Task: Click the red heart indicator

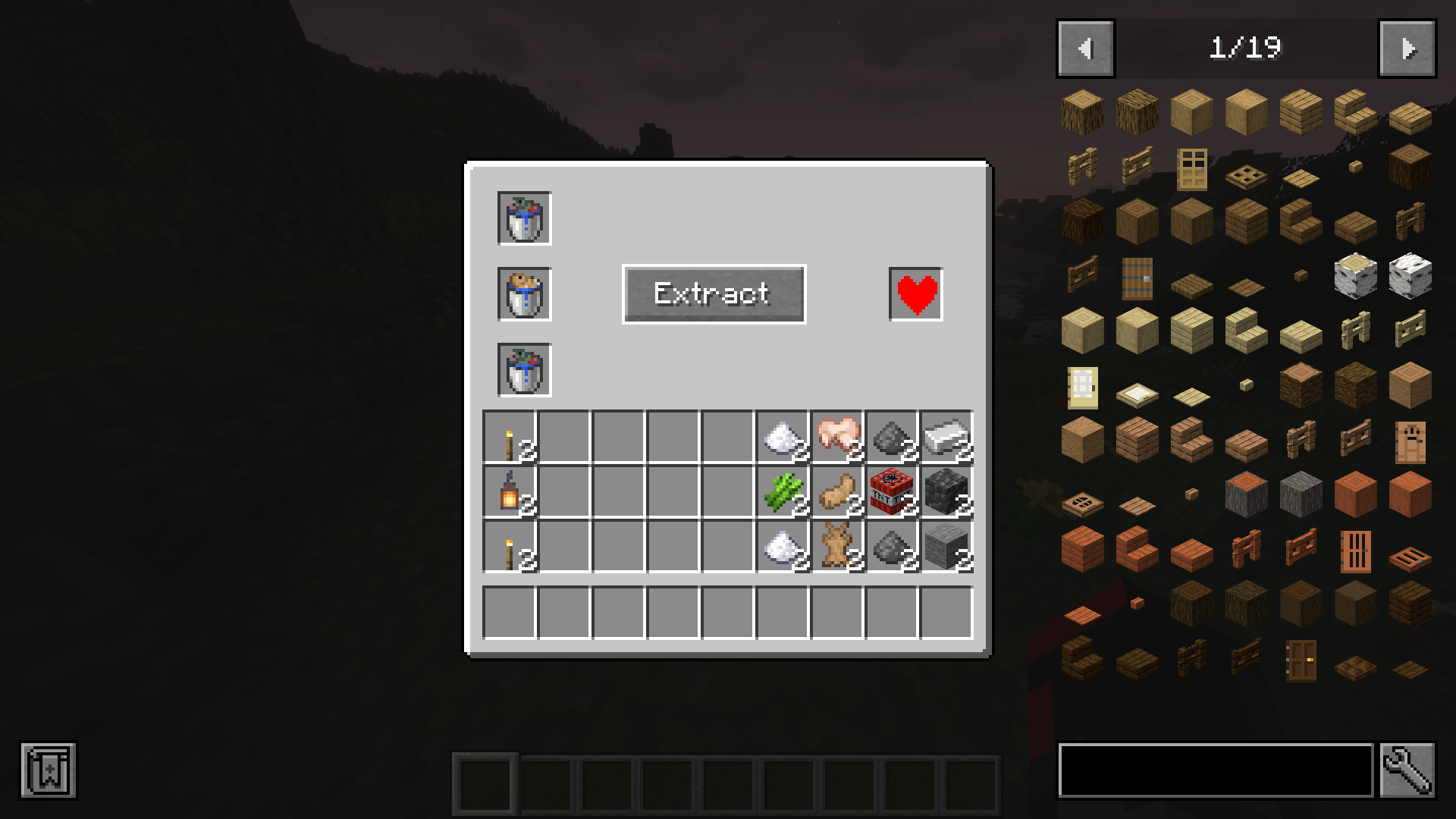Action: click(x=915, y=296)
